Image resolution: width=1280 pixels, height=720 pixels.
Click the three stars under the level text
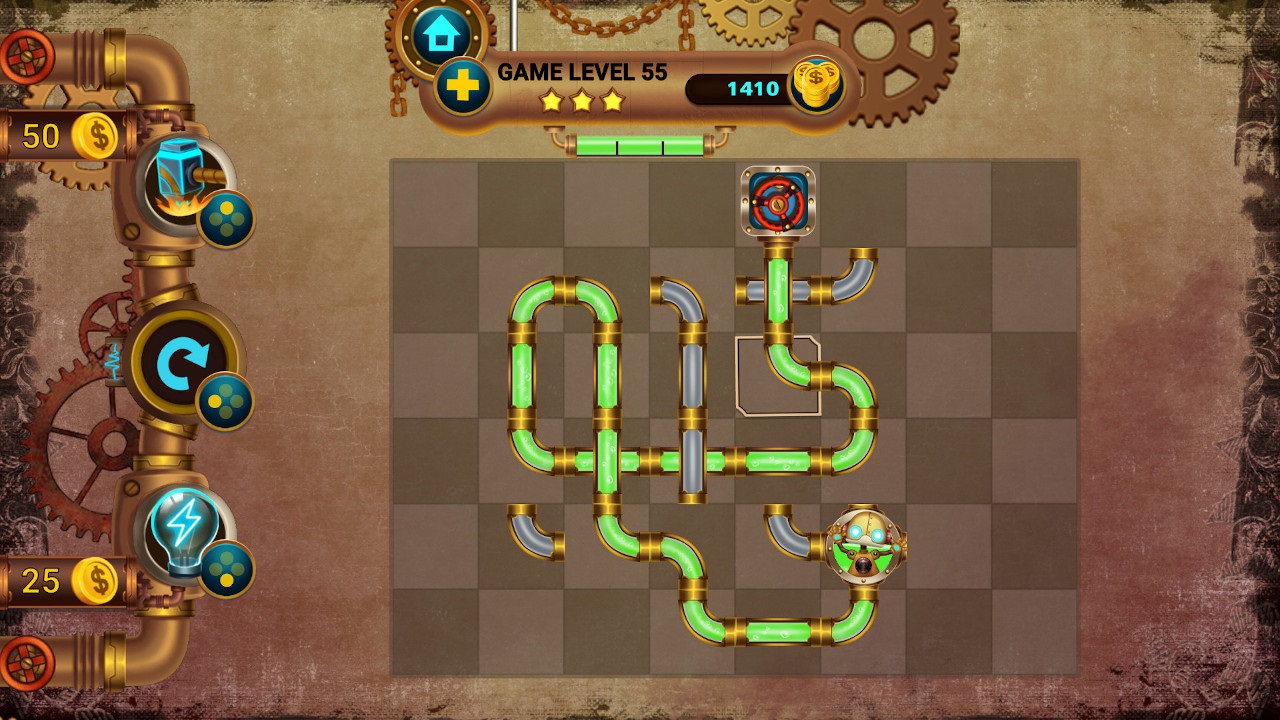pyautogui.click(x=584, y=100)
